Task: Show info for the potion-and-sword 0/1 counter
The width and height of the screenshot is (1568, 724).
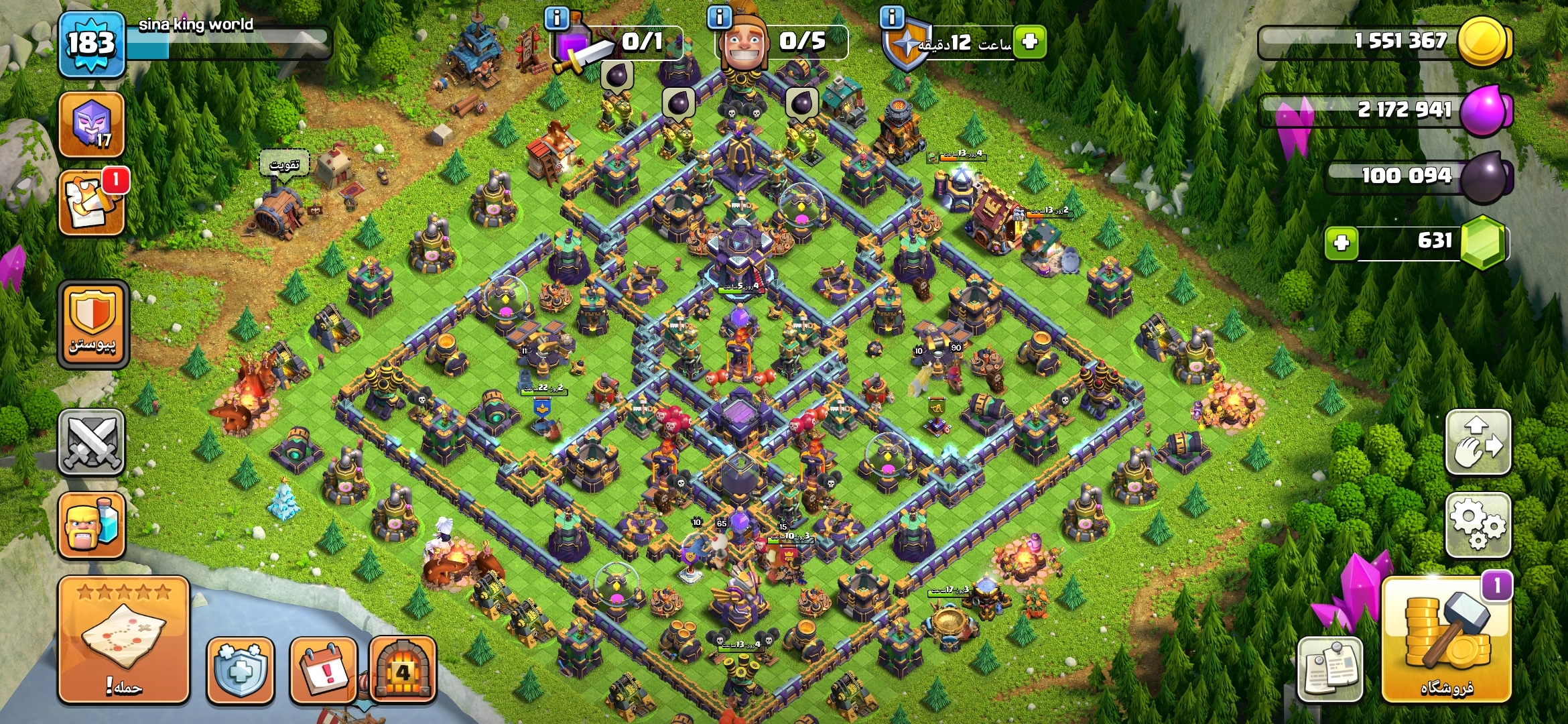Action: (557, 17)
